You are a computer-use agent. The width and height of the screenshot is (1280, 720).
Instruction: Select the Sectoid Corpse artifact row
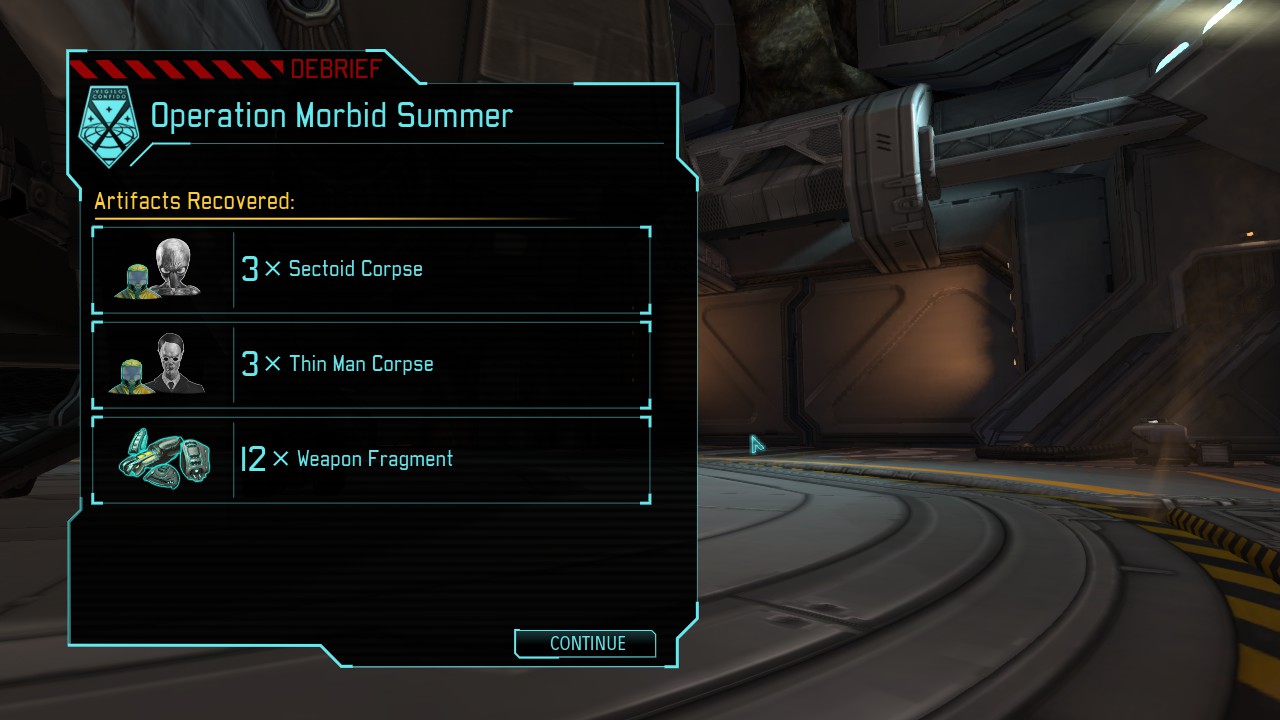coord(371,269)
